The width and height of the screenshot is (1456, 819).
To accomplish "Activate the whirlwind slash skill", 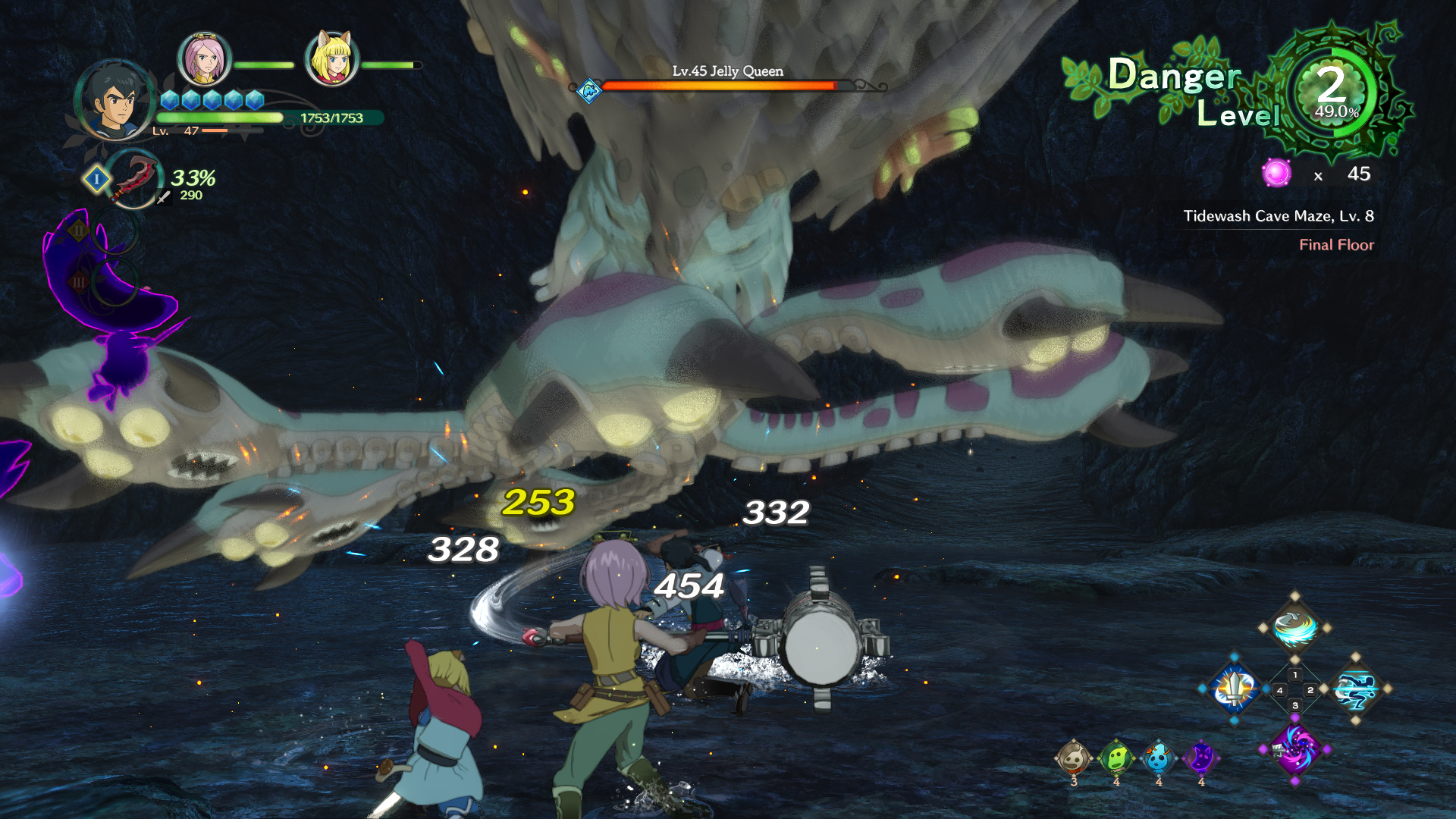I will coord(1294,628).
